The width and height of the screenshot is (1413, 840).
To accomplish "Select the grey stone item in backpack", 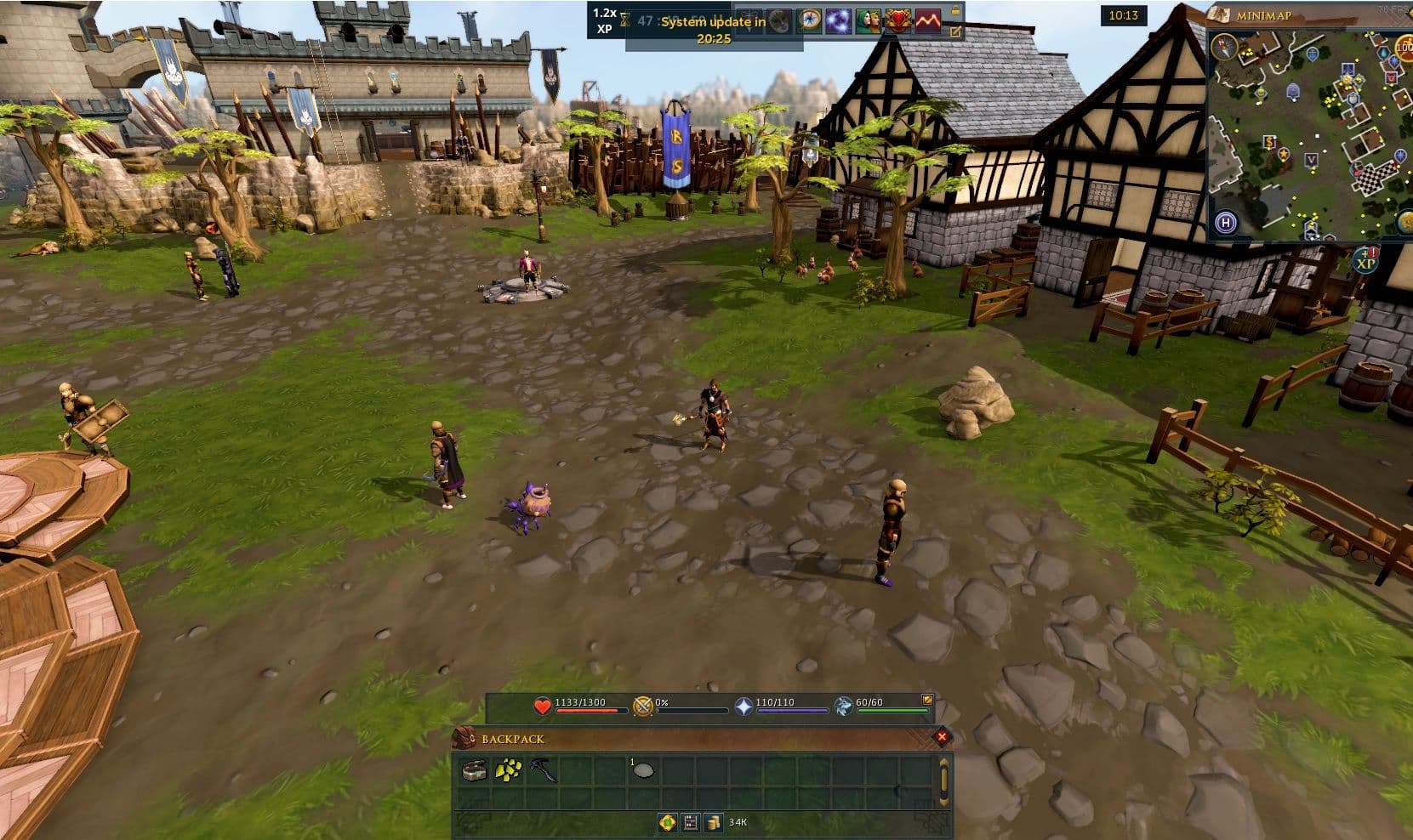I will [x=644, y=771].
